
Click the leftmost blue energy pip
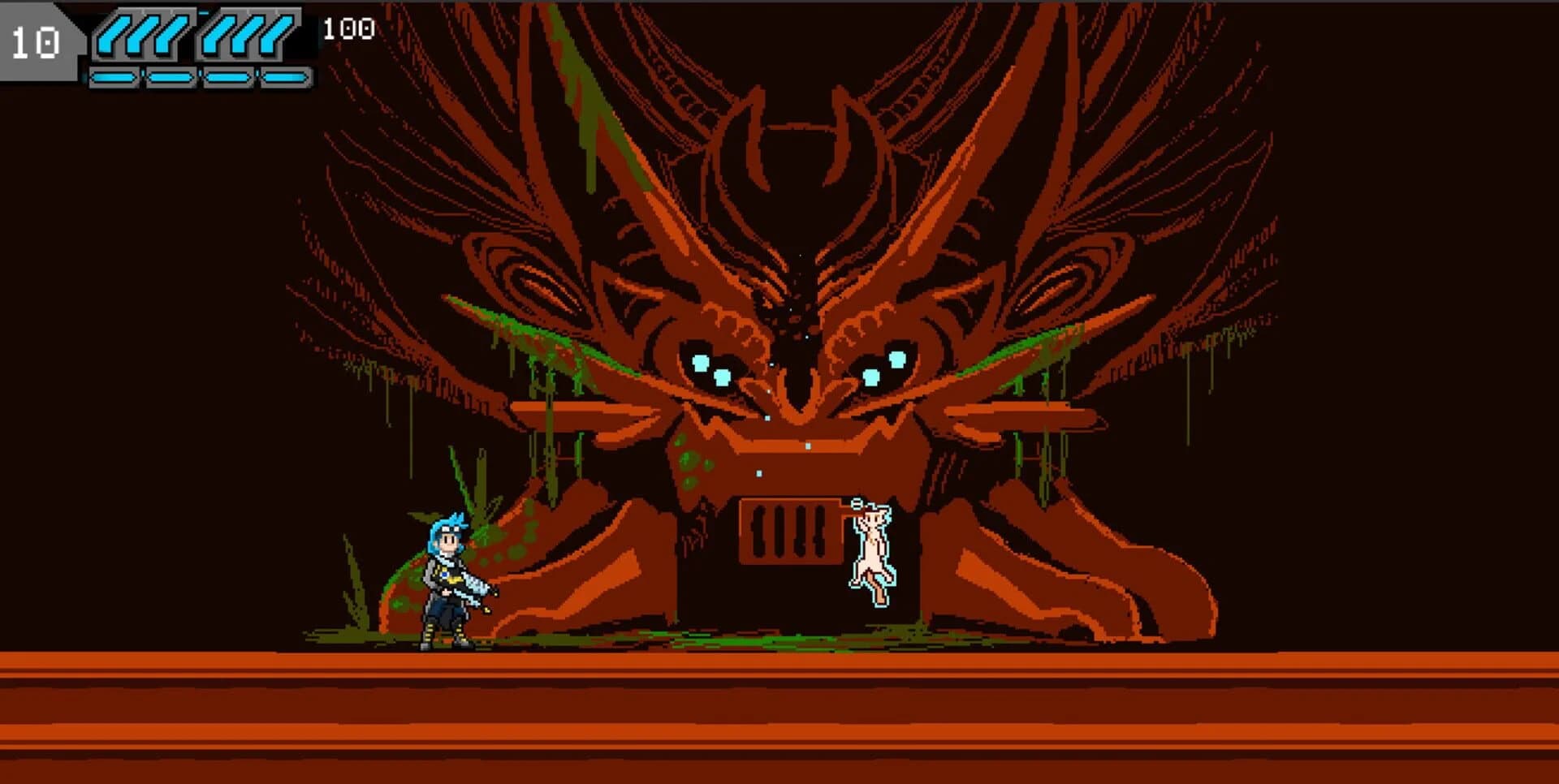tap(112, 78)
